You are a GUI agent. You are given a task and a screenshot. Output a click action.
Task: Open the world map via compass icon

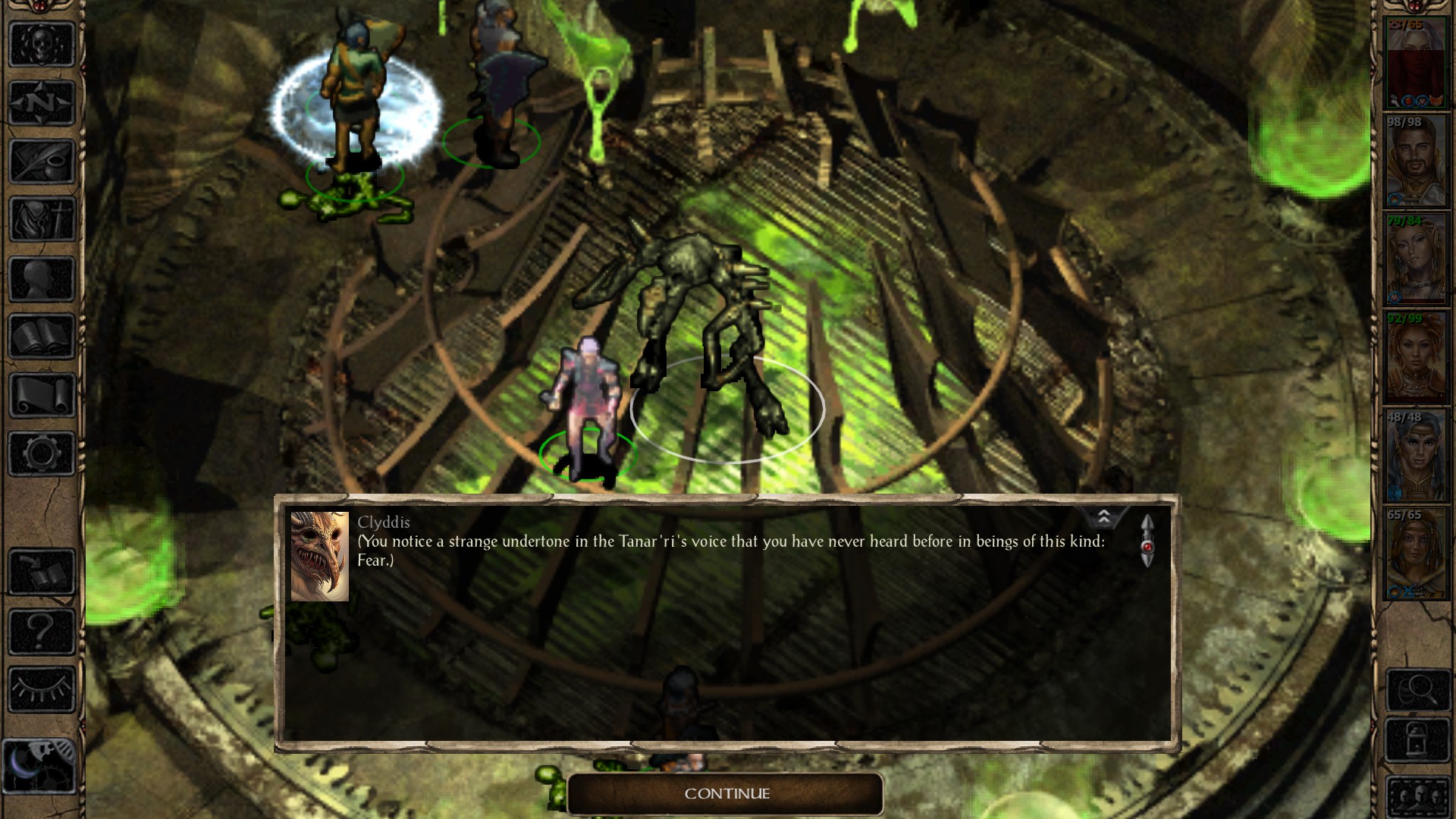pyautogui.click(x=42, y=103)
